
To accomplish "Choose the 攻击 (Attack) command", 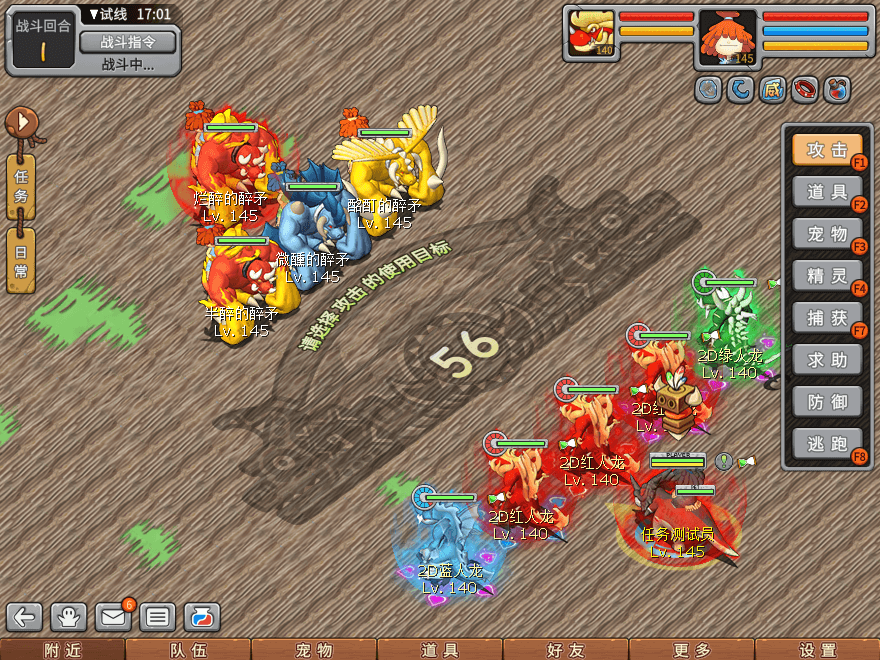I will 827,150.
